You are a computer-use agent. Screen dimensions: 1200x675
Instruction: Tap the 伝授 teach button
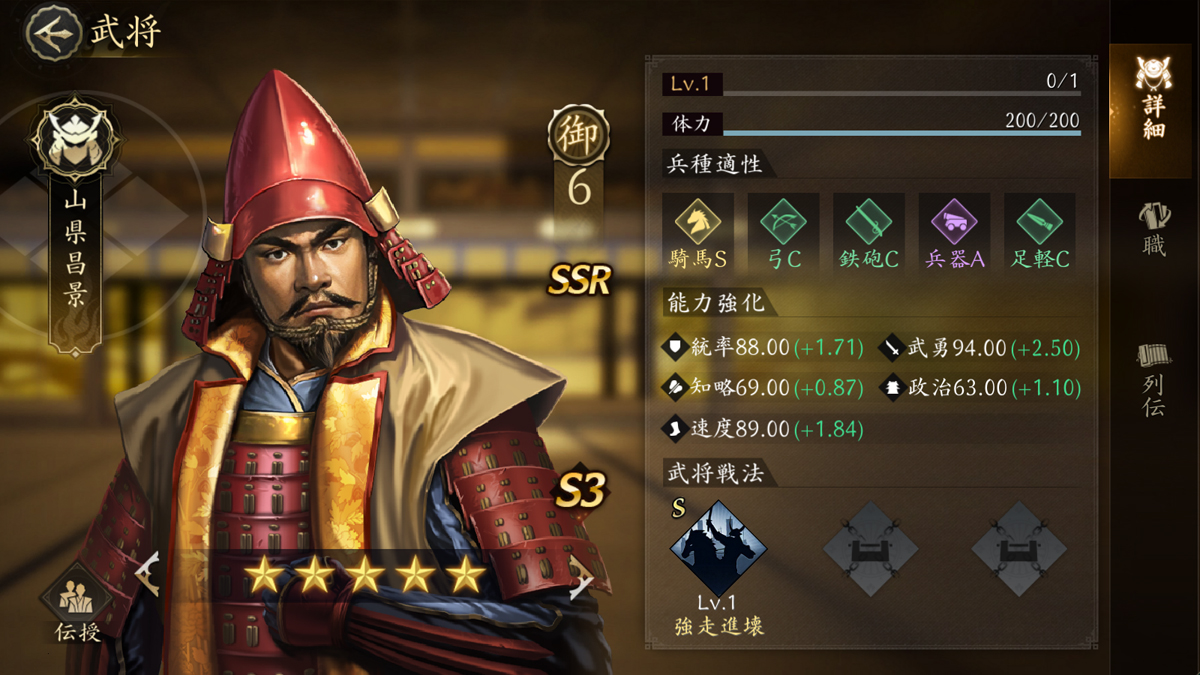pyautogui.click(x=77, y=602)
